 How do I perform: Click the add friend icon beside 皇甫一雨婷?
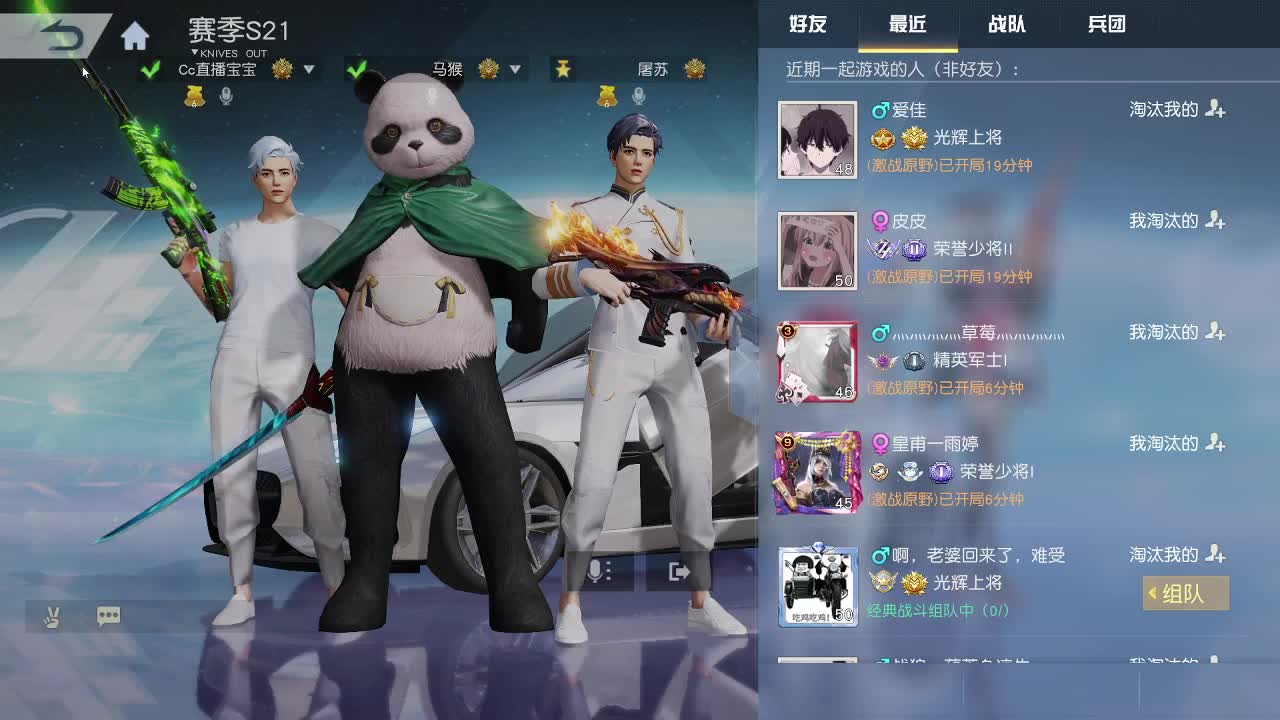(1216, 444)
